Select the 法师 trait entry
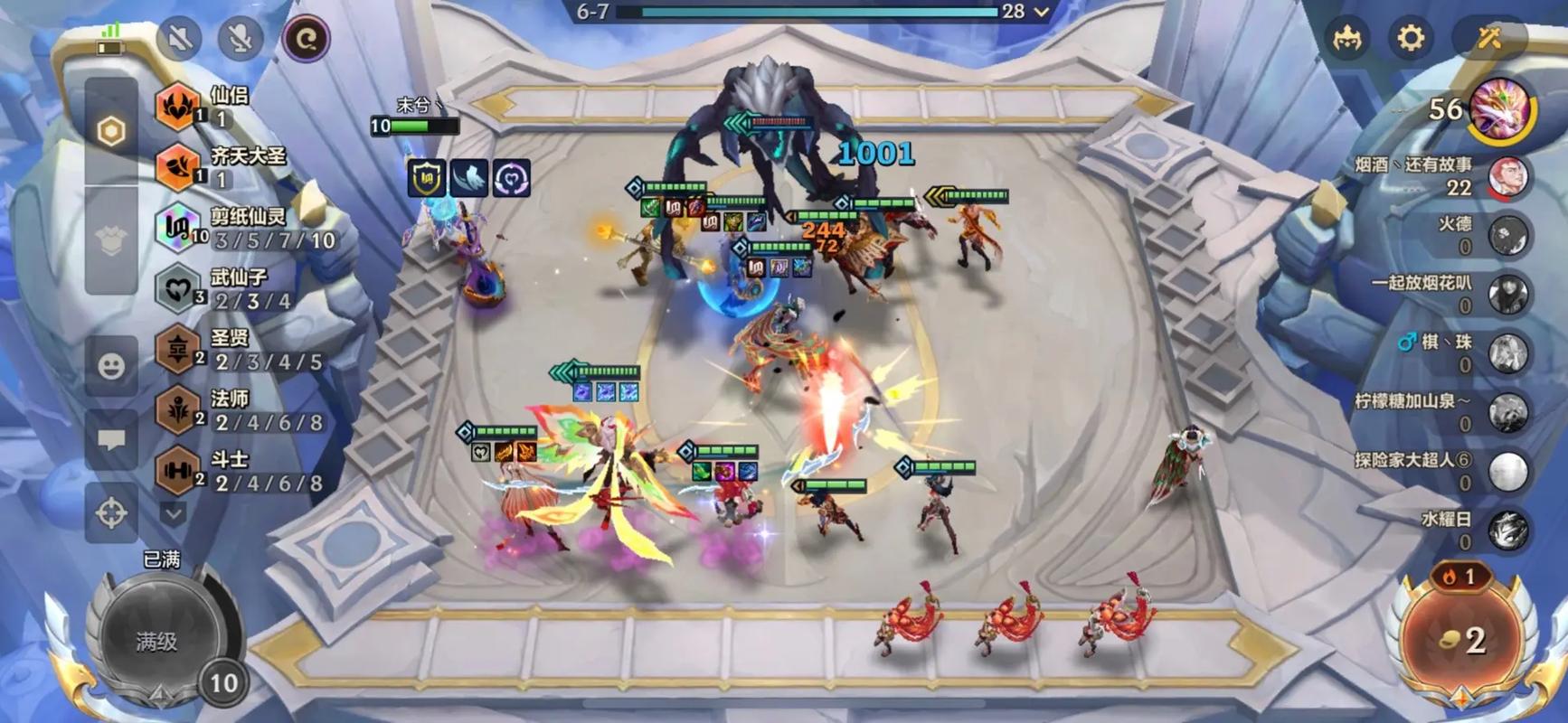The height and width of the screenshot is (723, 1568). 239,410
